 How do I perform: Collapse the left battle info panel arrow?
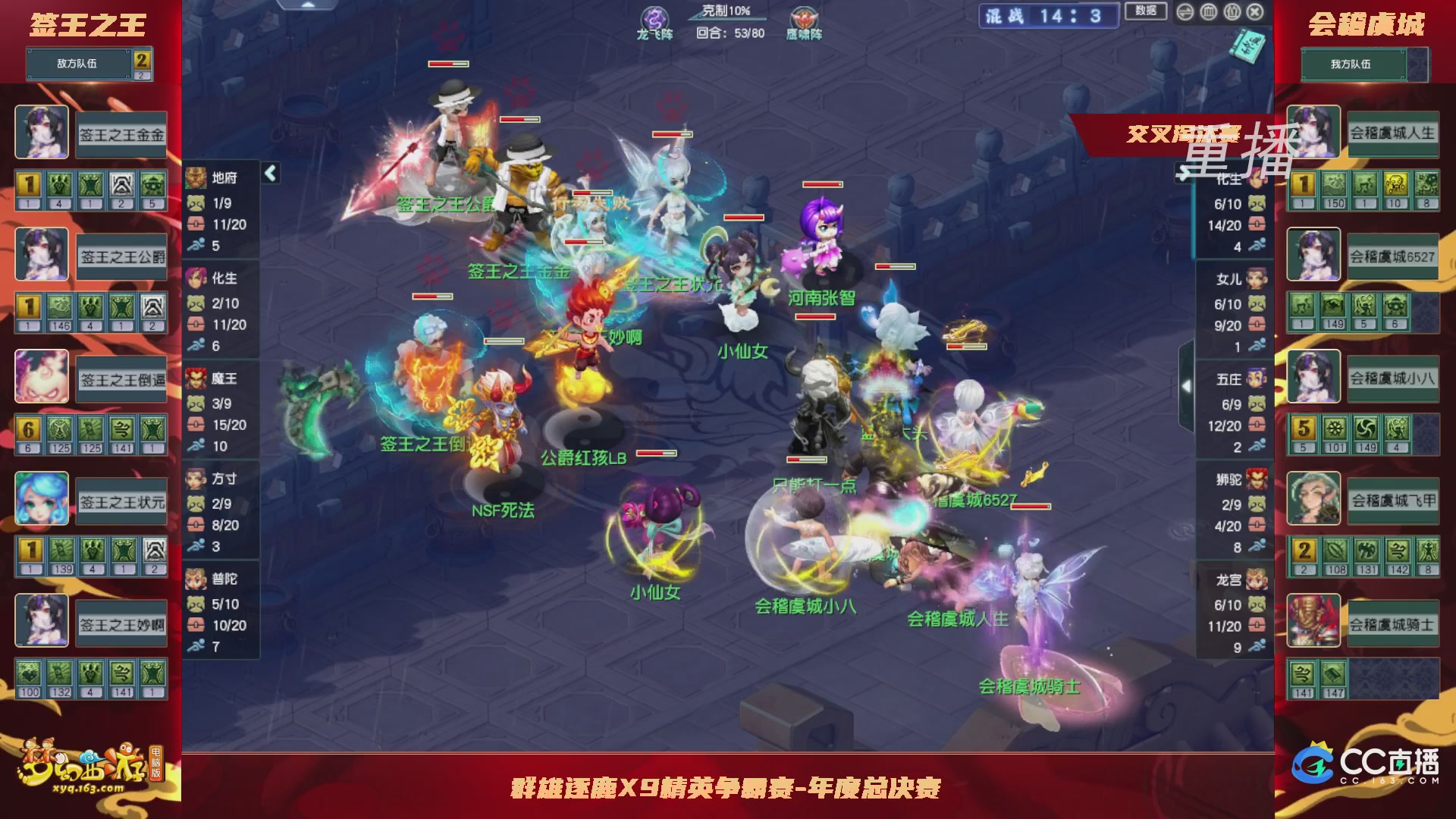(x=269, y=172)
